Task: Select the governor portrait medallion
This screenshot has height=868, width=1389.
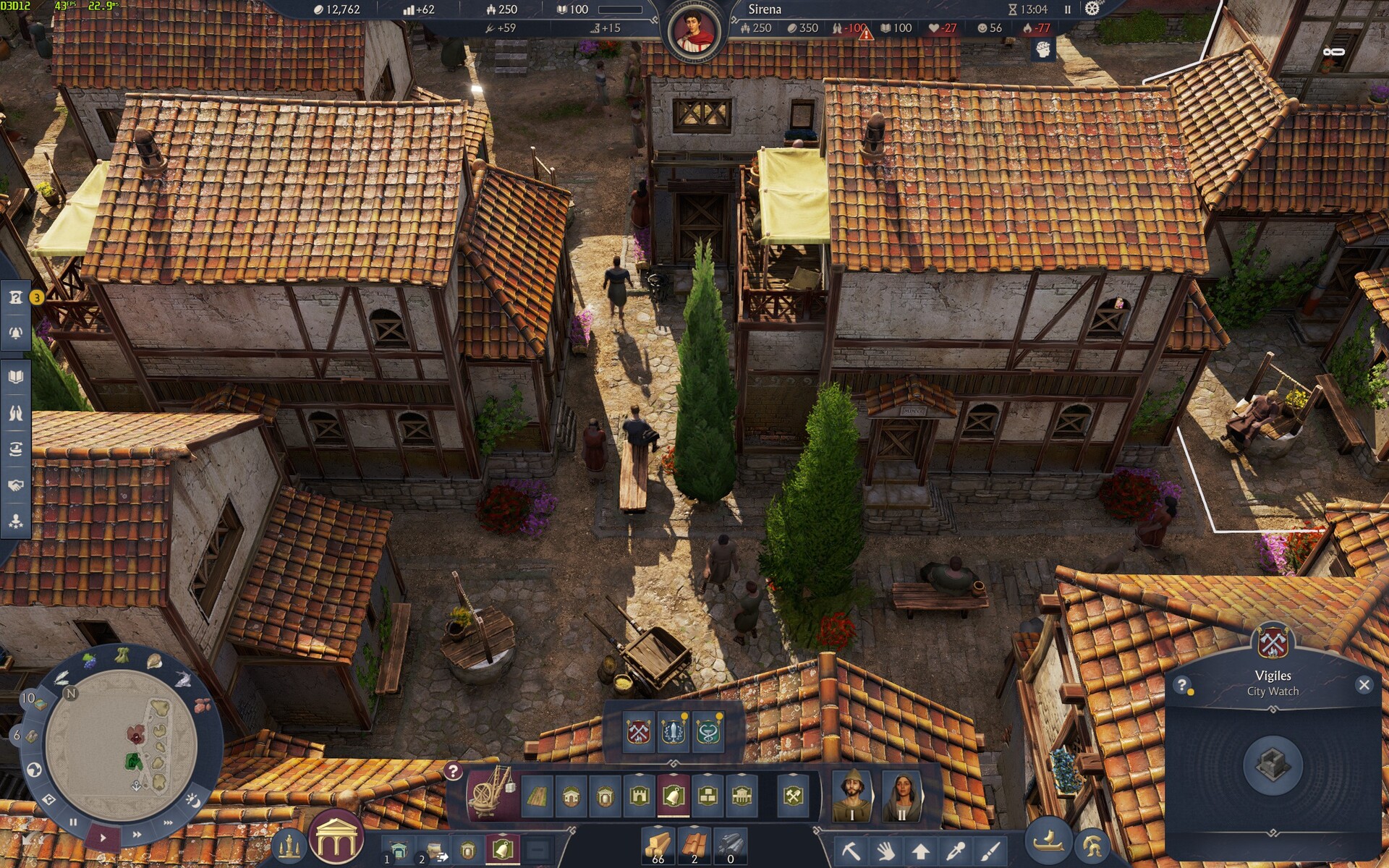Action: point(694,30)
